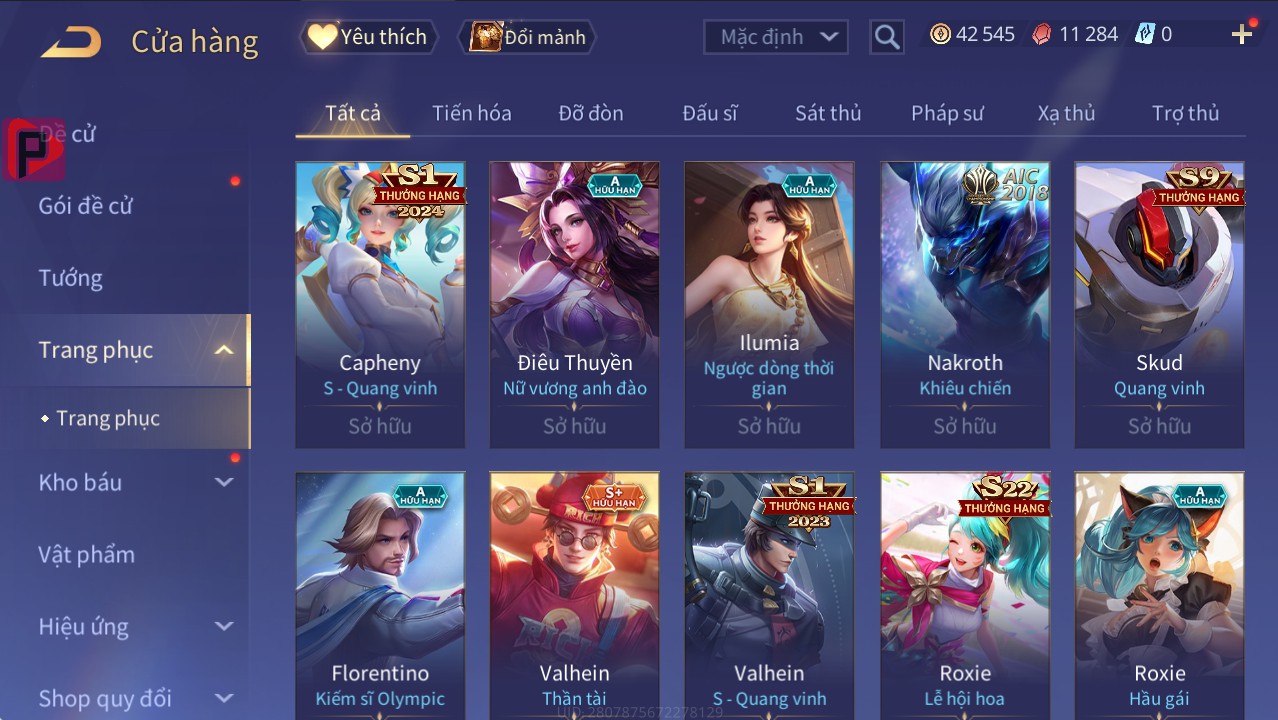This screenshot has width=1278, height=720.
Task: Select Nakroth Khiêu chiến skin card
Action: pyautogui.click(x=965, y=304)
